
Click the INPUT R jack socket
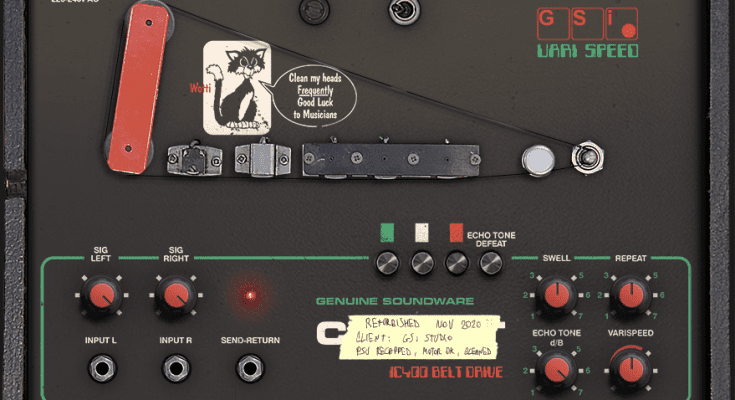pos(175,370)
